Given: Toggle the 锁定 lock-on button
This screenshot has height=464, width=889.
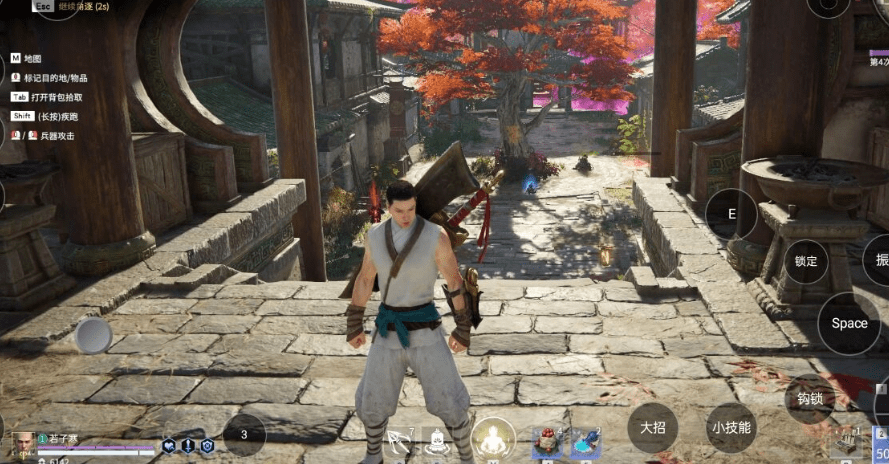Looking at the screenshot, I should point(805,262).
